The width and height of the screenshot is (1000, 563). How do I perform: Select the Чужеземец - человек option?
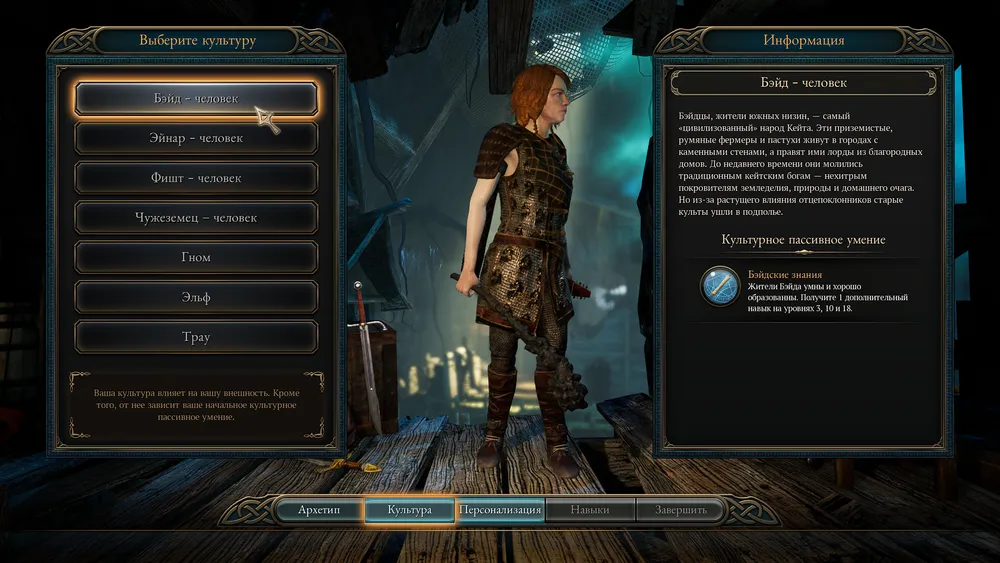(196, 217)
